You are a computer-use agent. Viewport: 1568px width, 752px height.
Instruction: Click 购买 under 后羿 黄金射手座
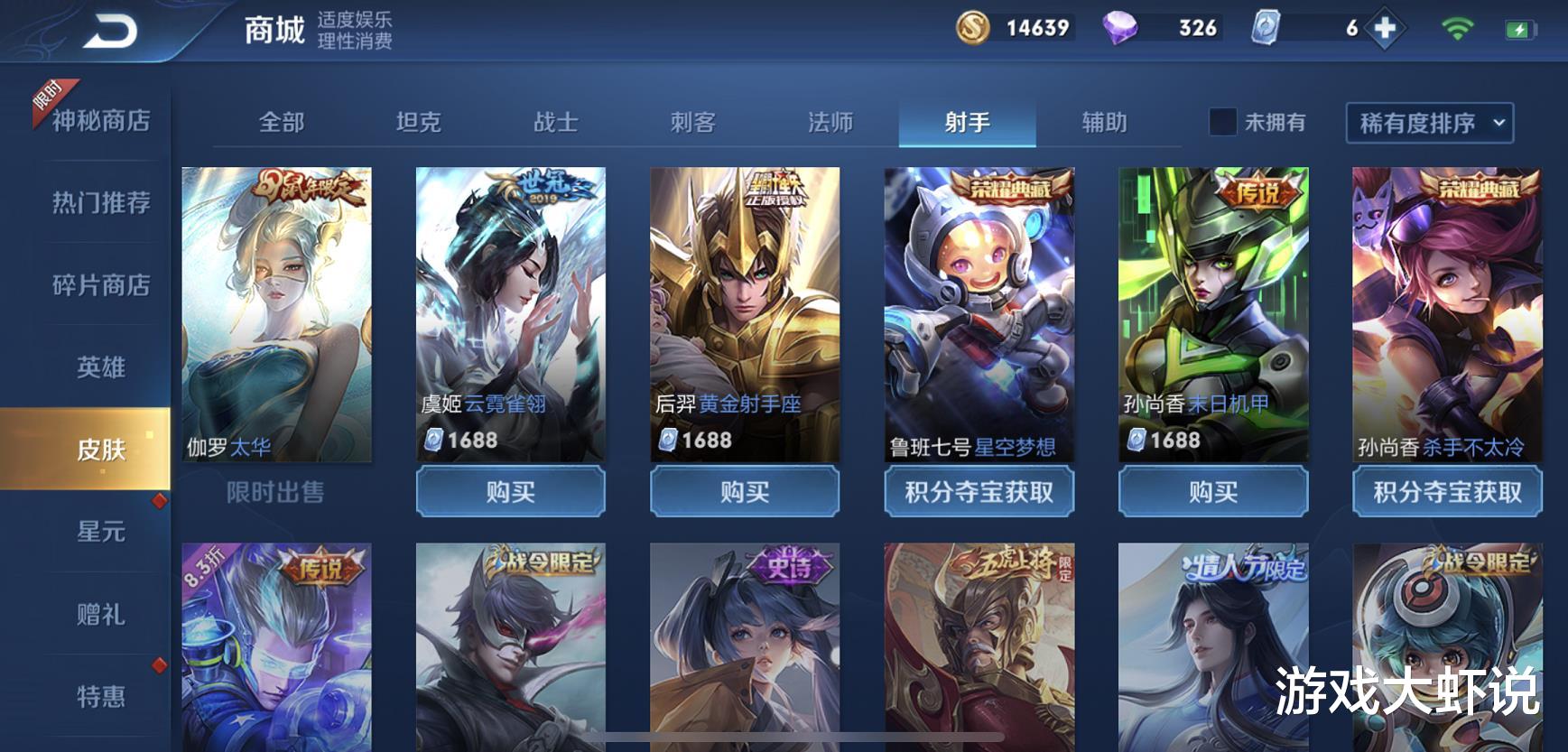(x=745, y=492)
